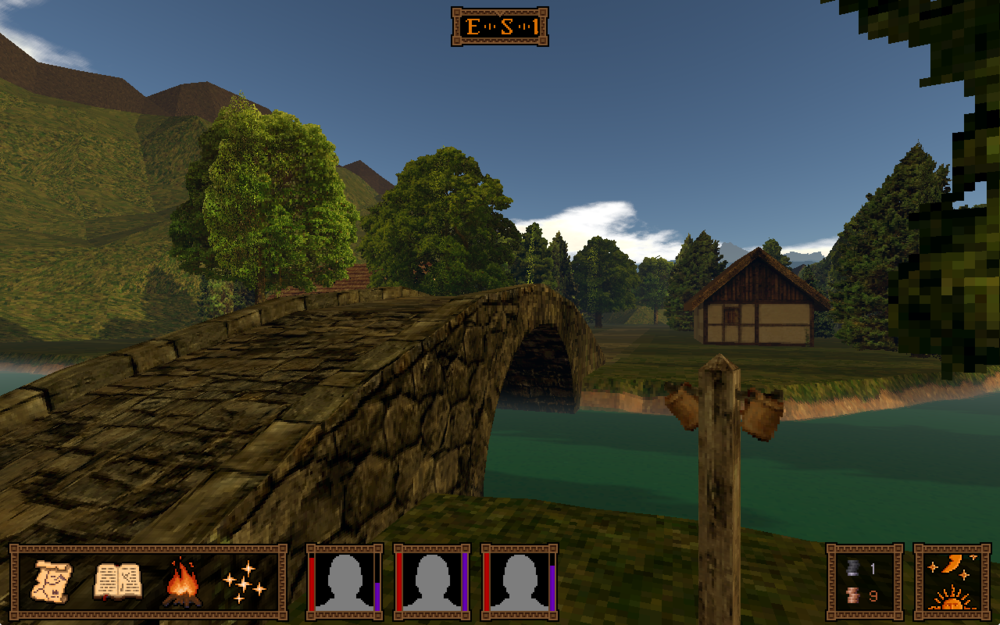Click the compass heading panel
The width and height of the screenshot is (1000, 625).
[500, 27]
